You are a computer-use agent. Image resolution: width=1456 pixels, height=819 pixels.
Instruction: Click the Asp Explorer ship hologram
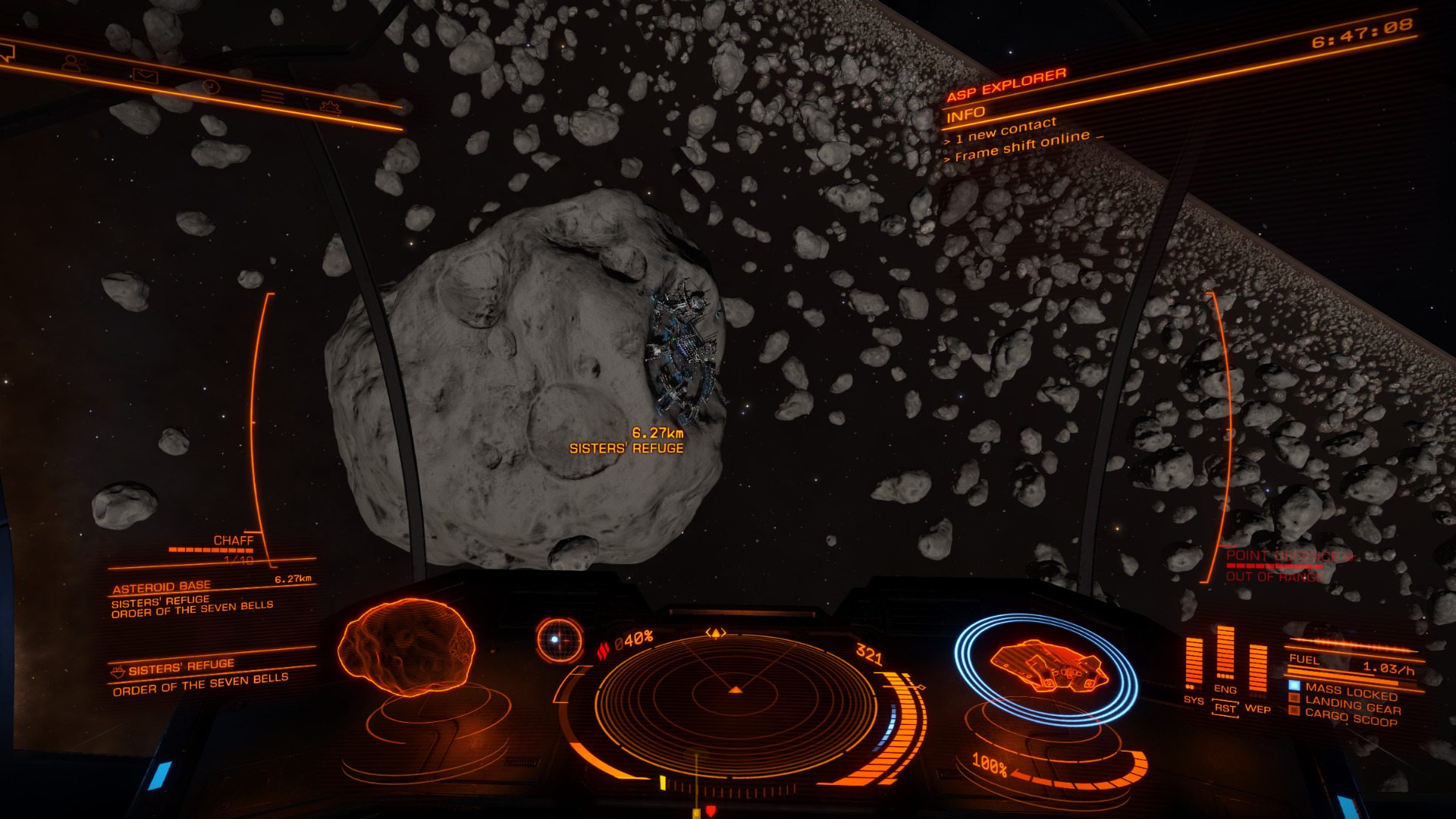coord(1047,666)
